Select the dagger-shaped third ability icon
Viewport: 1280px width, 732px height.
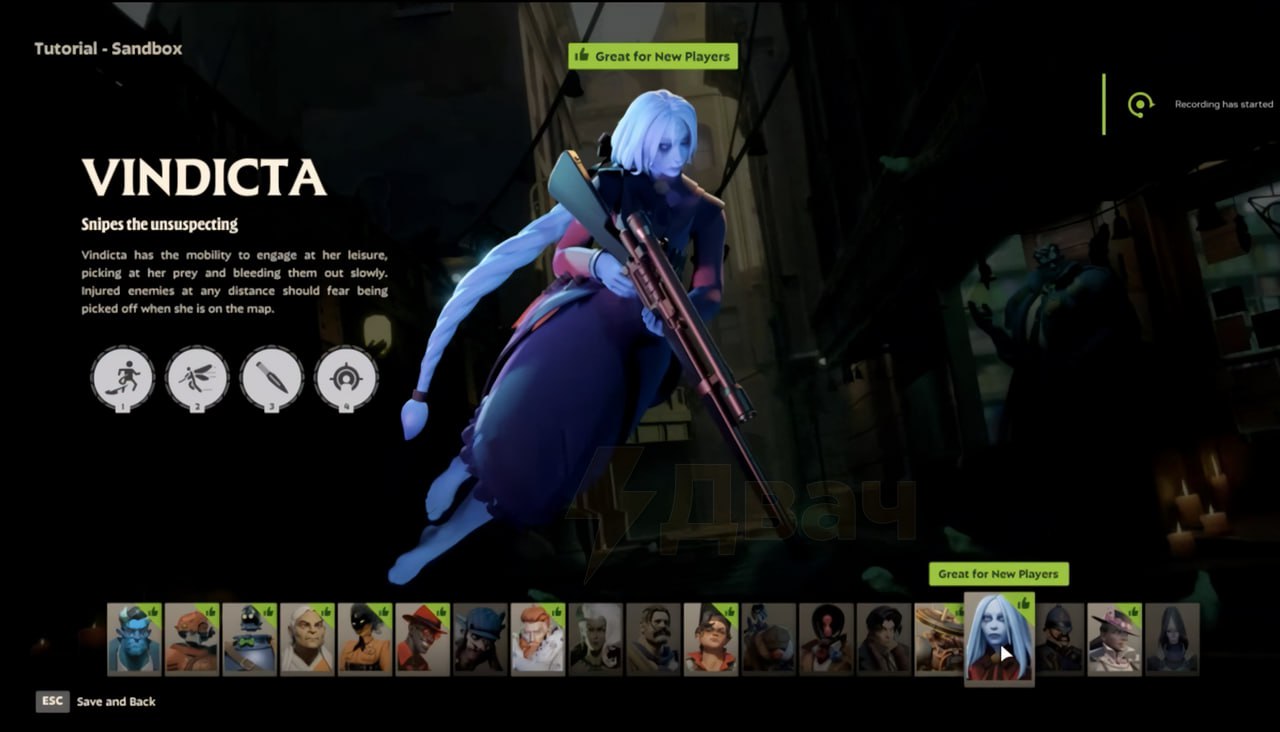pos(271,378)
